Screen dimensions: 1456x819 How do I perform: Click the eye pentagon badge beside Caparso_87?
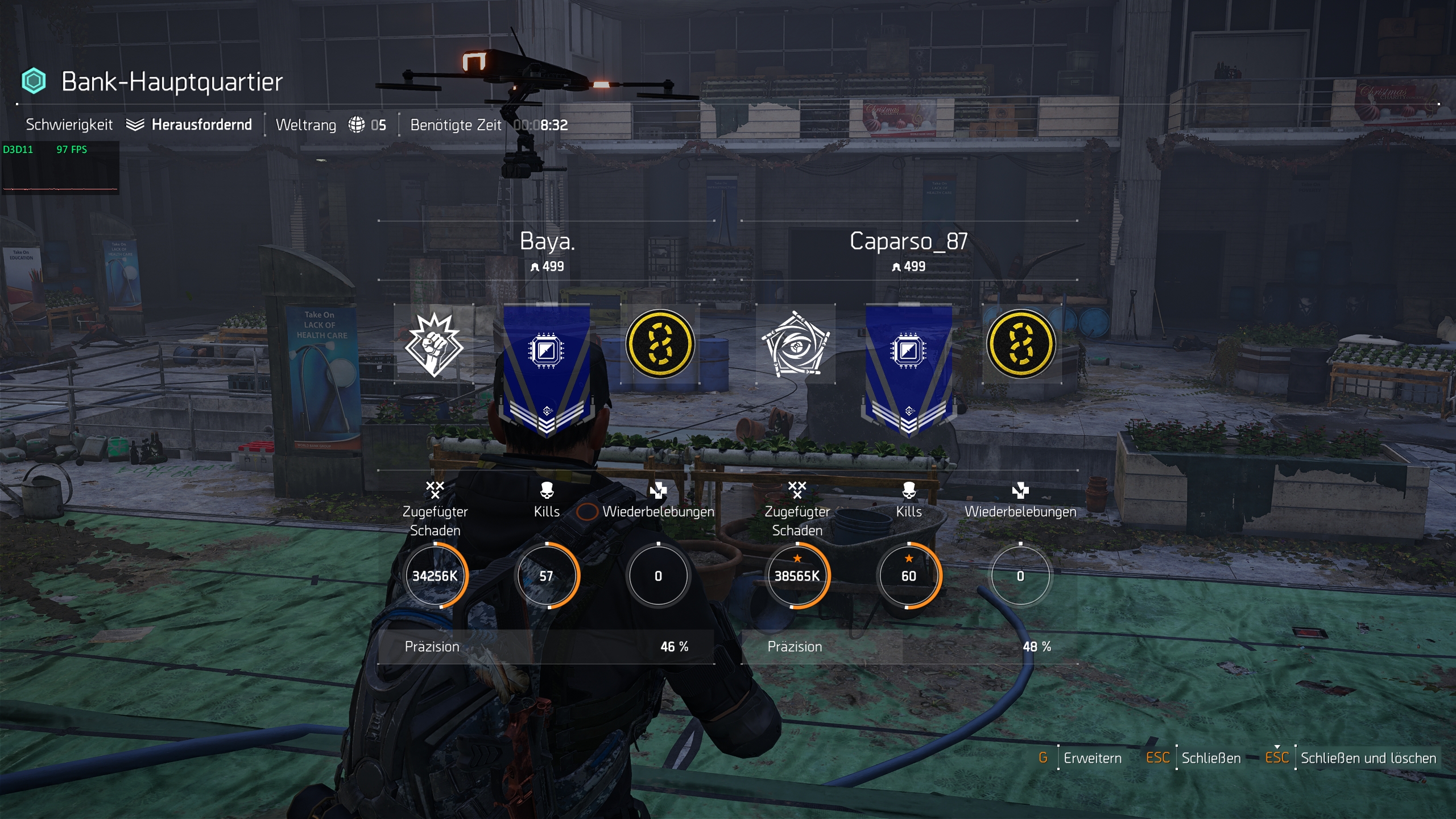(x=797, y=346)
